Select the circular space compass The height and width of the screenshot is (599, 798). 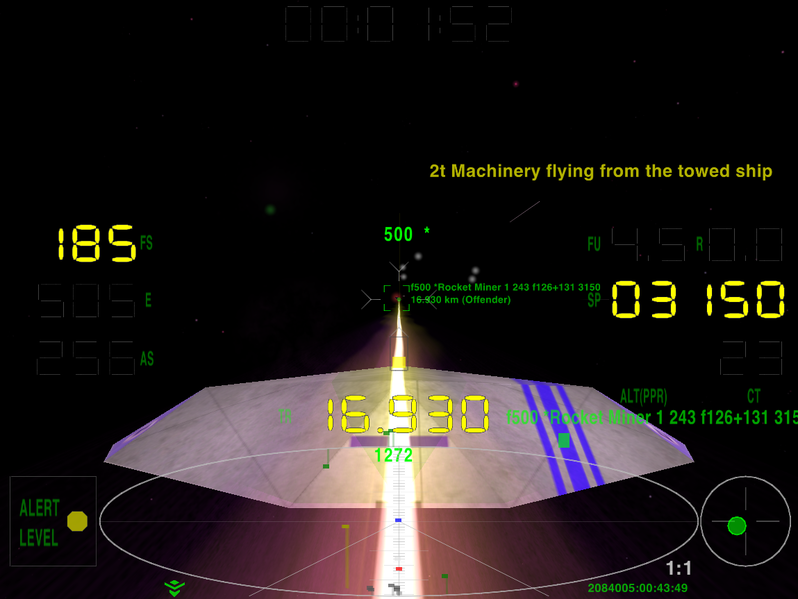click(x=745, y=521)
